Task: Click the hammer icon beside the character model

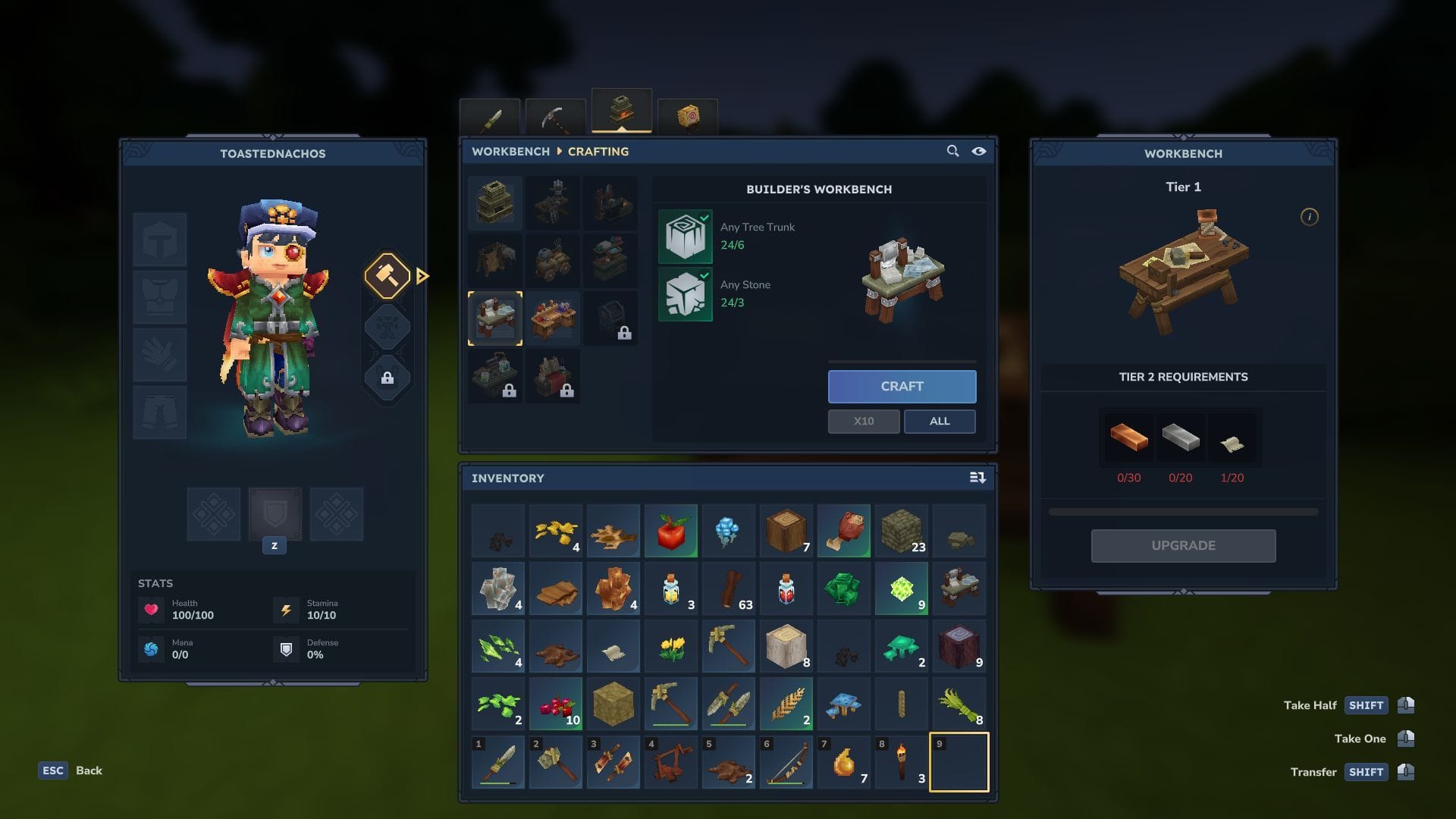Action: click(x=388, y=276)
